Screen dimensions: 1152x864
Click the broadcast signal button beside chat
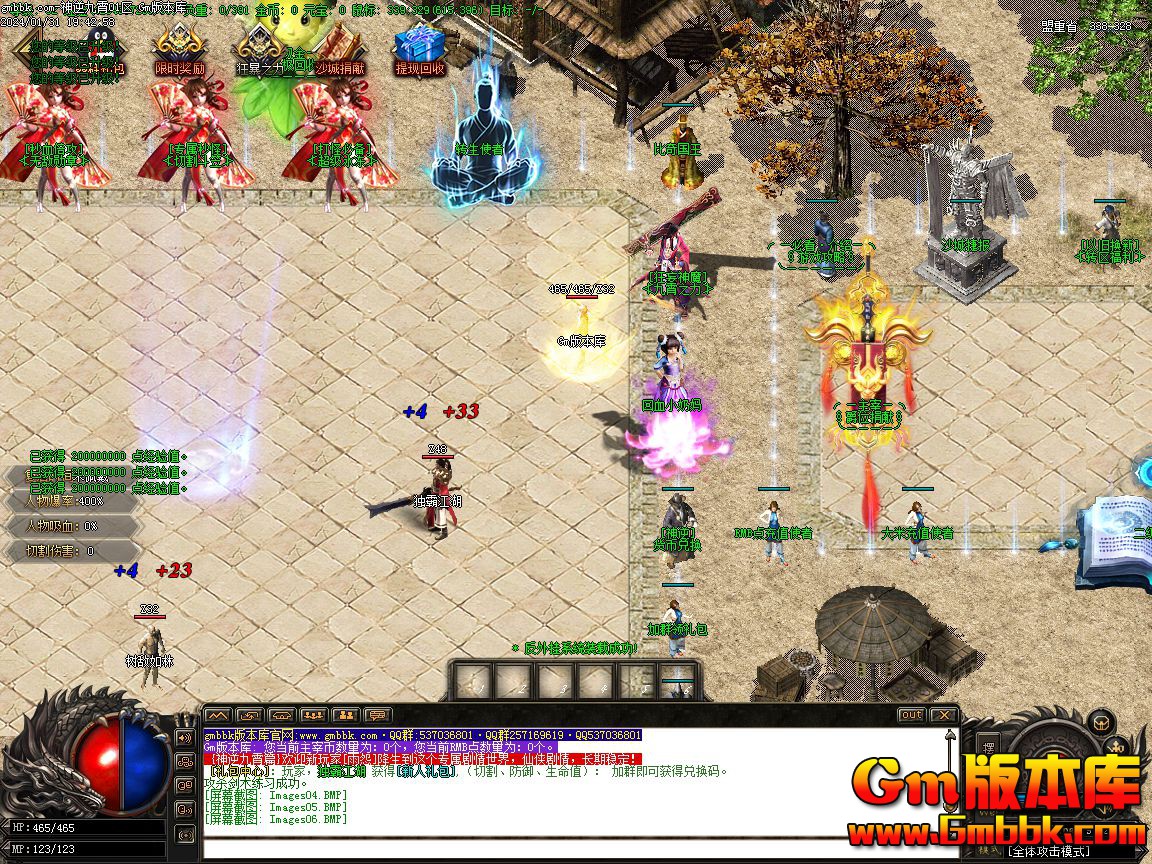[x=185, y=833]
